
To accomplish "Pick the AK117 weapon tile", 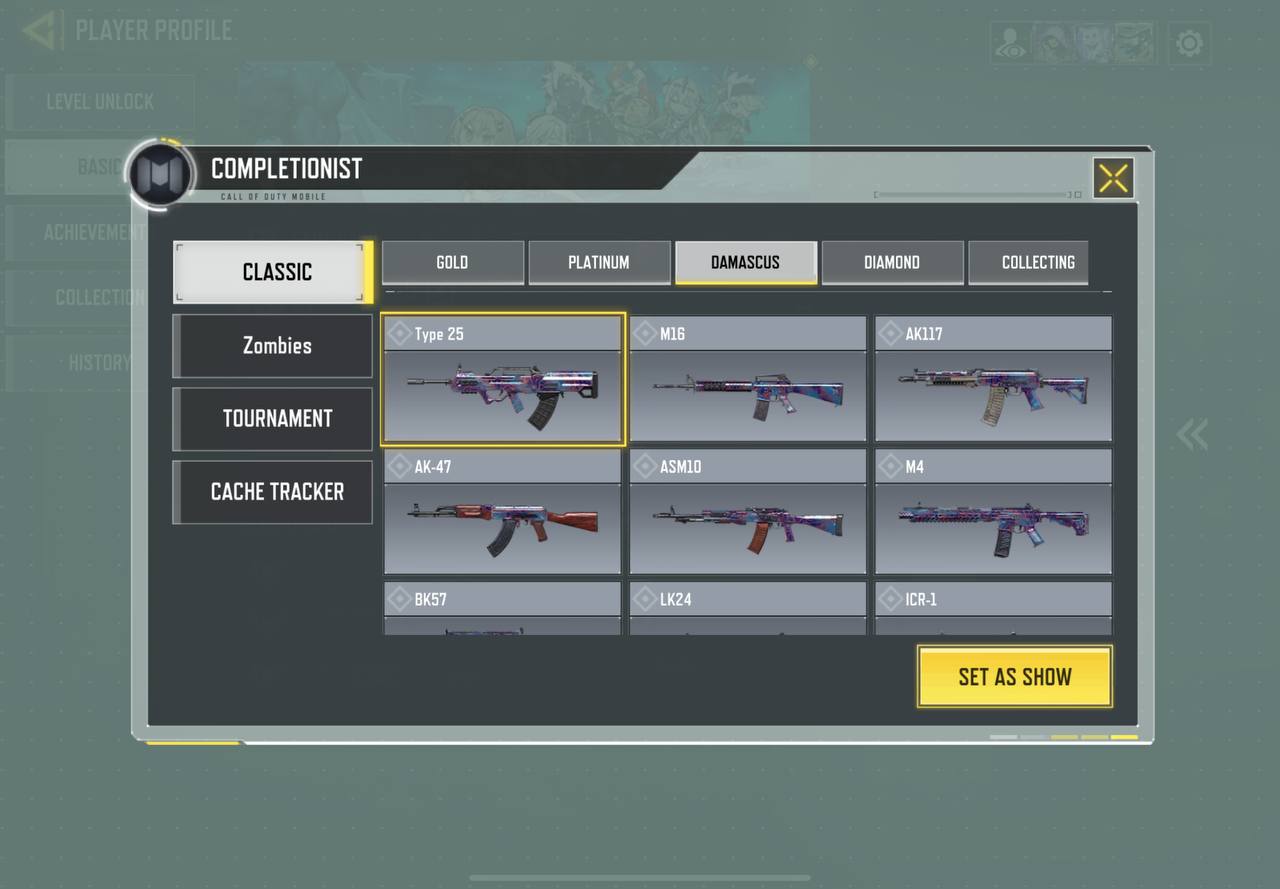I will [x=993, y=380].
